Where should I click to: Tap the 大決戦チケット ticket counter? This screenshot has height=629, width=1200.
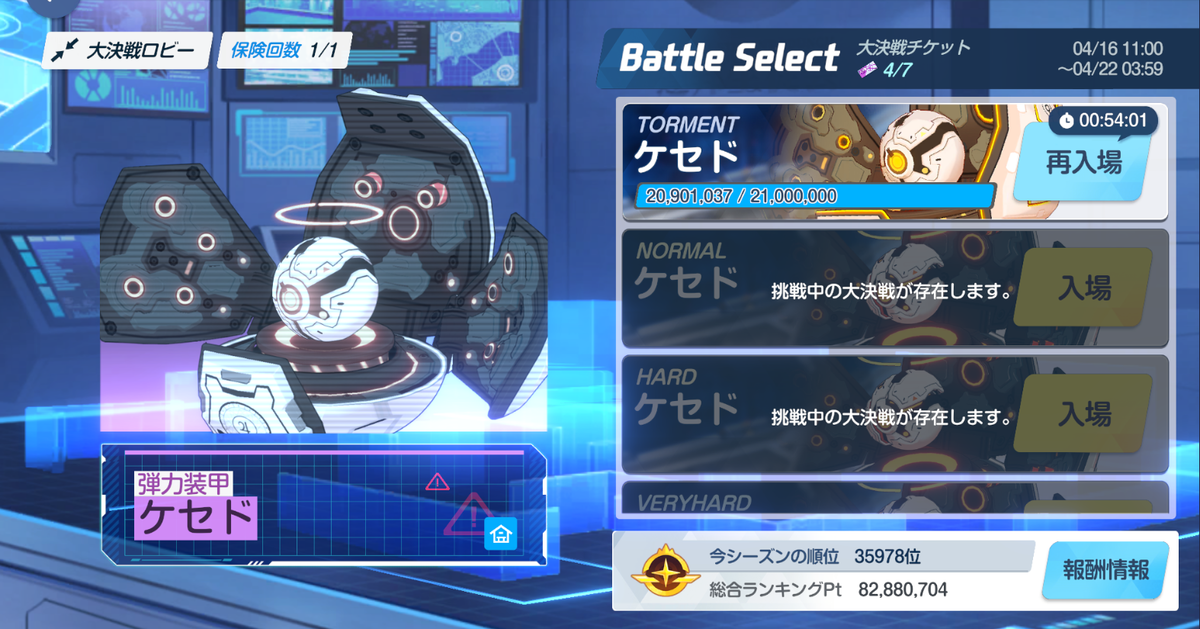[x=910, y=57]
